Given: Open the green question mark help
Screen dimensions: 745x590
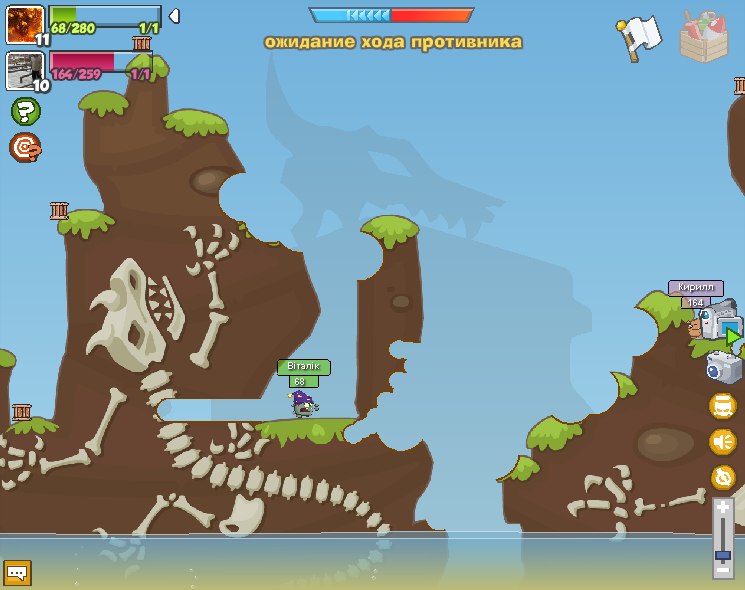Looking at the screenshot, I should pyautogui.click(x=25, y=111).
